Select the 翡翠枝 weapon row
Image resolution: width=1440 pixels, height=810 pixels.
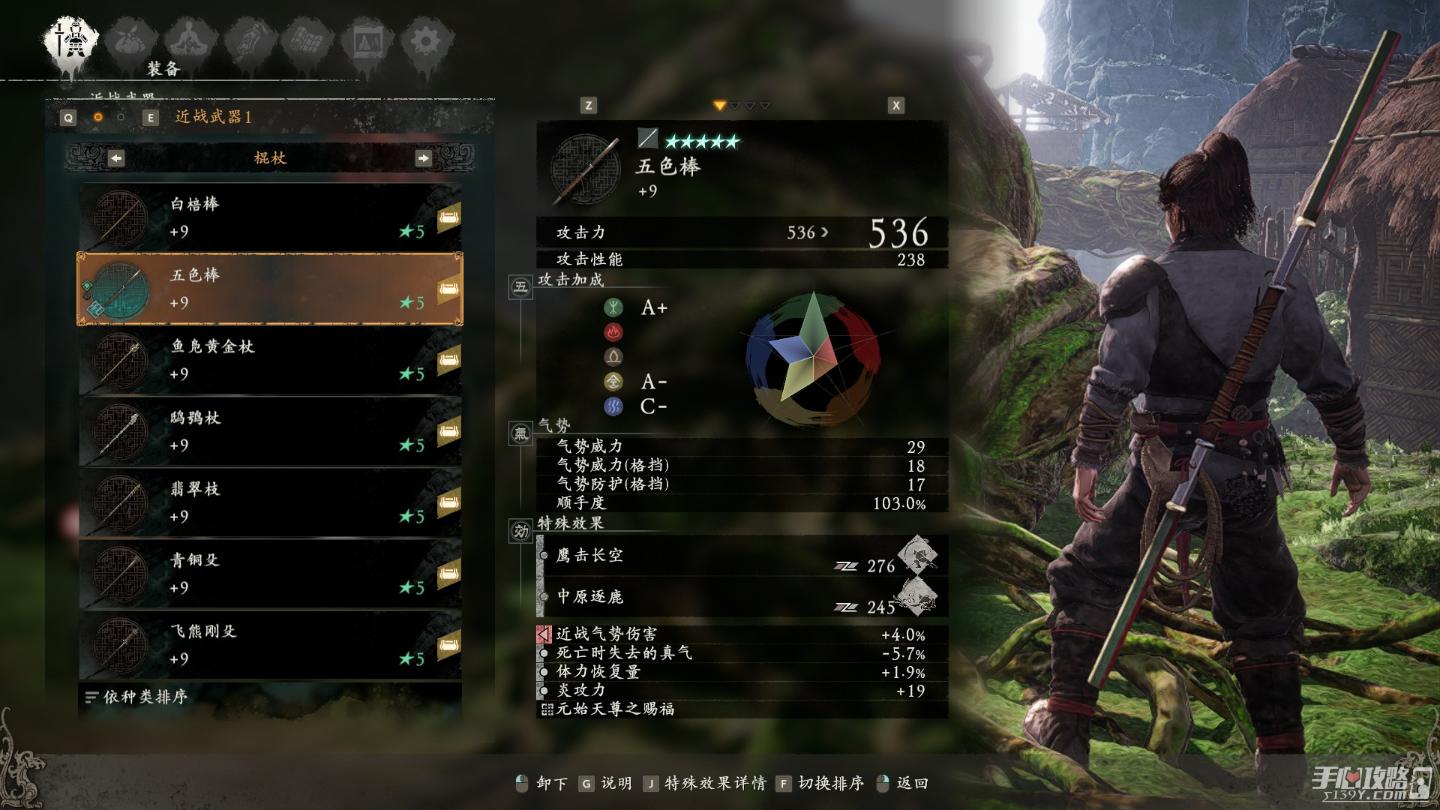click(270, 503)
